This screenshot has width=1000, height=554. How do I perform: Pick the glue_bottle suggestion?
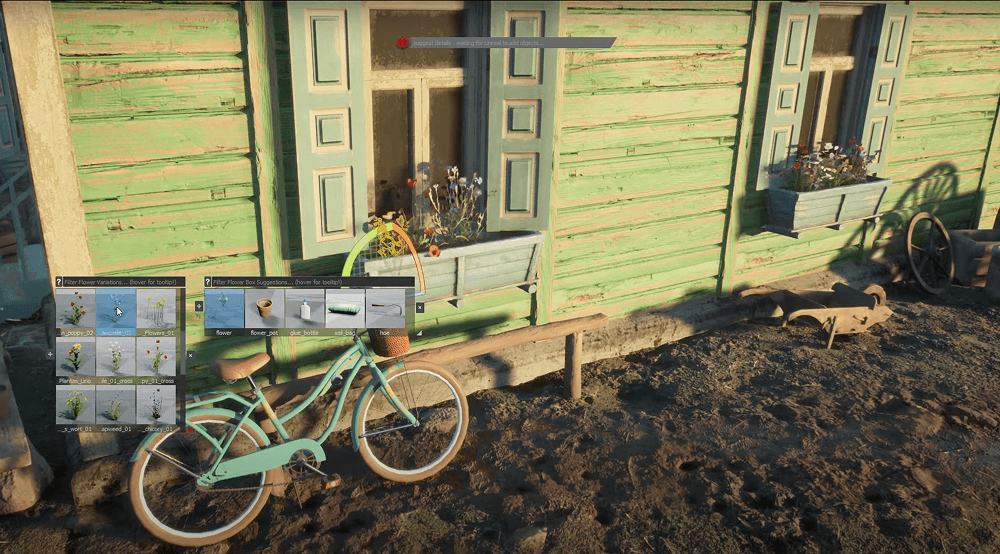[304, 311]
